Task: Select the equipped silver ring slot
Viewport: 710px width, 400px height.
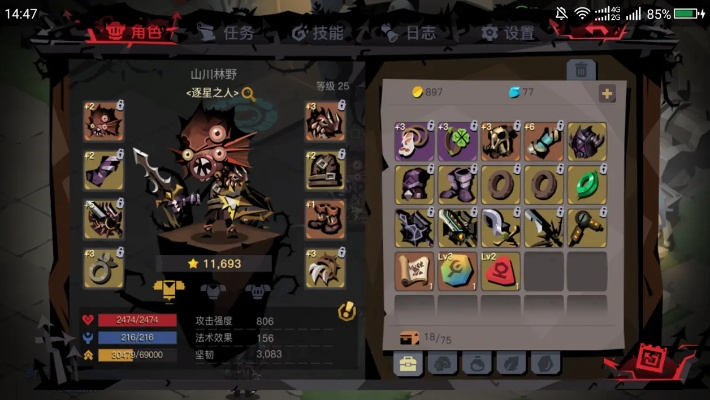Action: (x=104, y=268)
